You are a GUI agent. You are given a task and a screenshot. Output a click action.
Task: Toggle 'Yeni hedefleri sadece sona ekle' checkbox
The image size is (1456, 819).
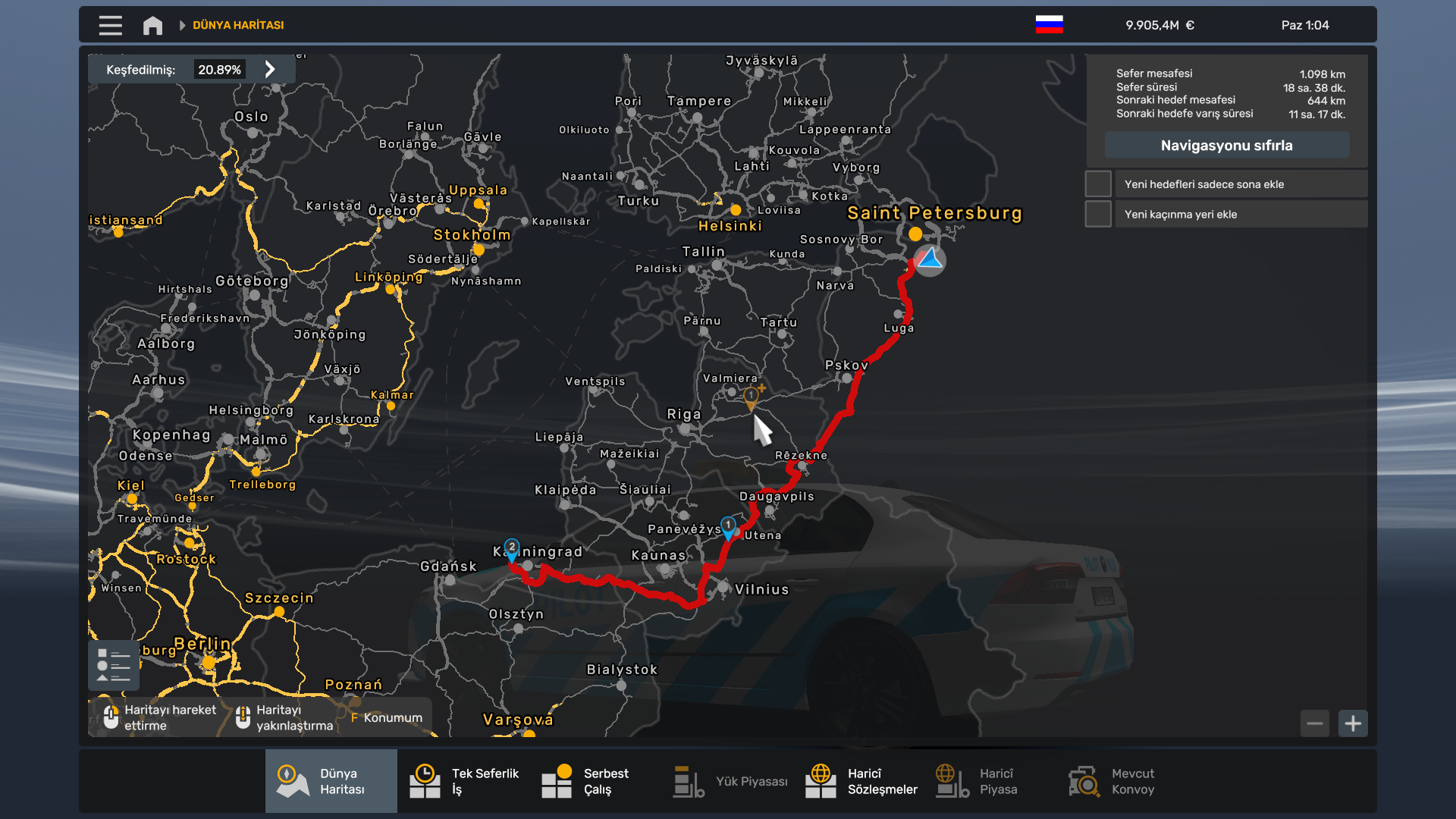tap(1098, 184)
